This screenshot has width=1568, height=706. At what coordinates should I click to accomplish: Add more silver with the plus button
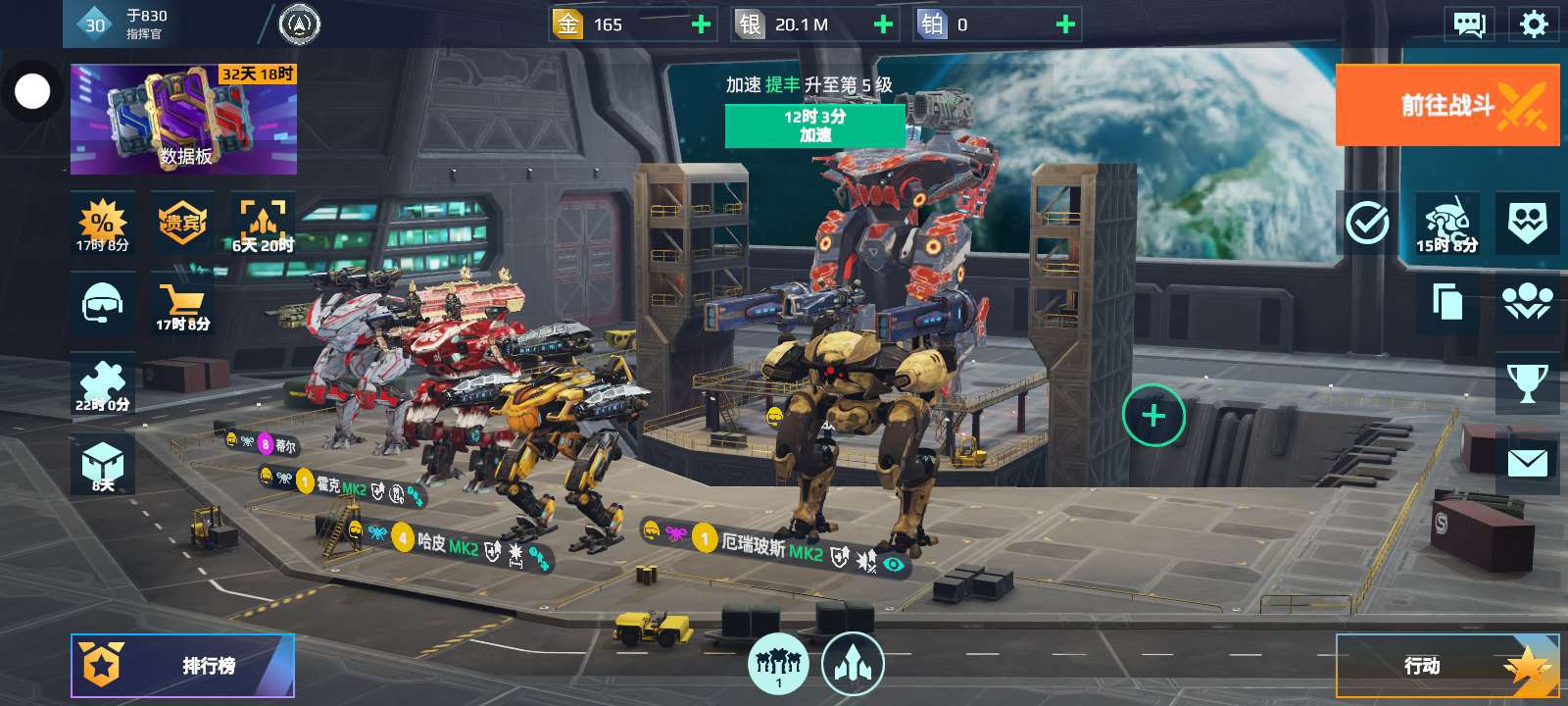pyautogui.click(x=883, y=25)
